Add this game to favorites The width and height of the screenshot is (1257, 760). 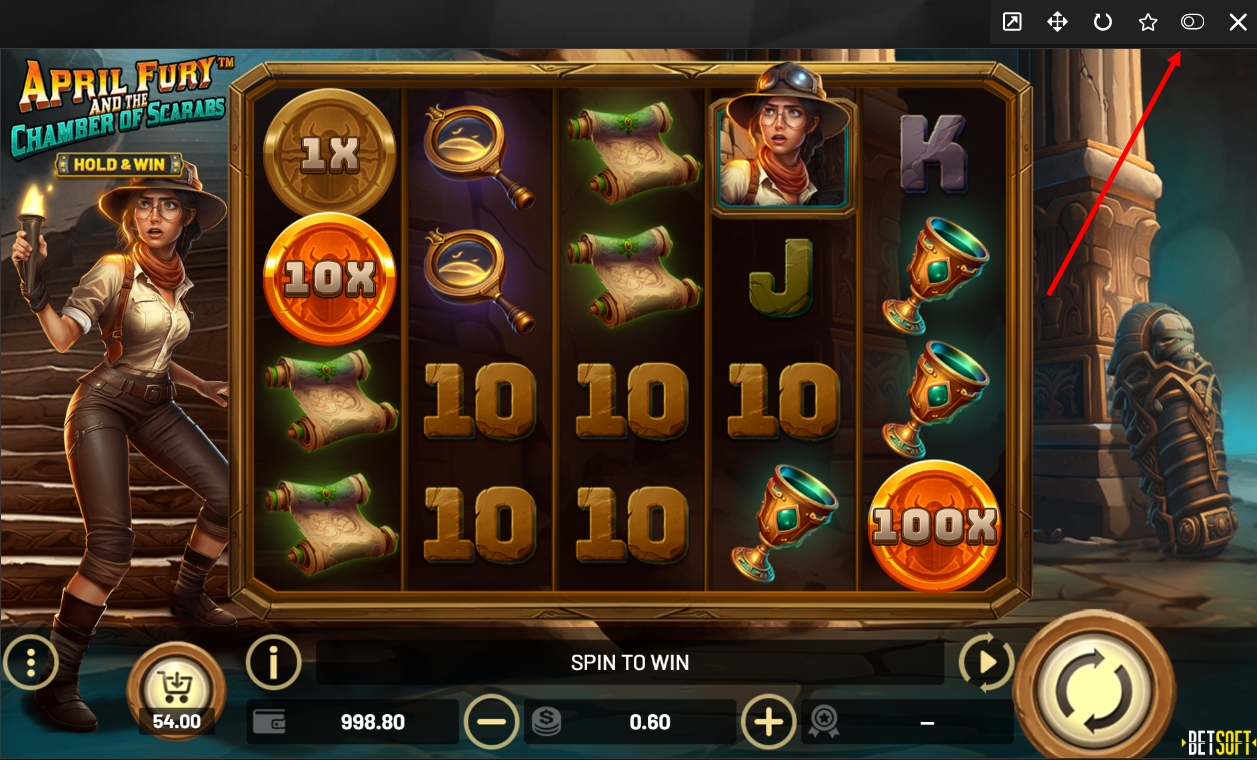pos(1148,22)
